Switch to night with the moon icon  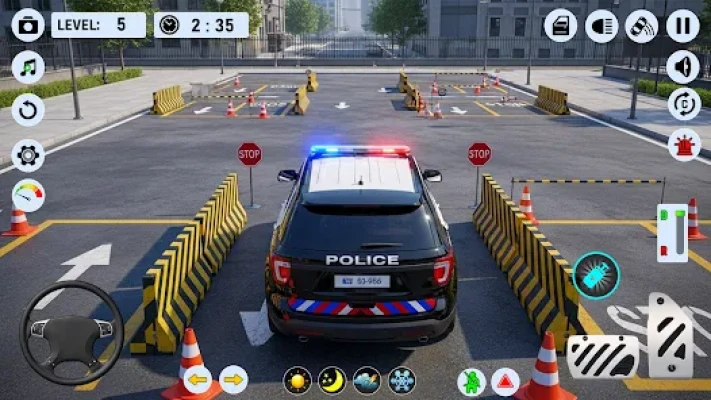[332, 380]
